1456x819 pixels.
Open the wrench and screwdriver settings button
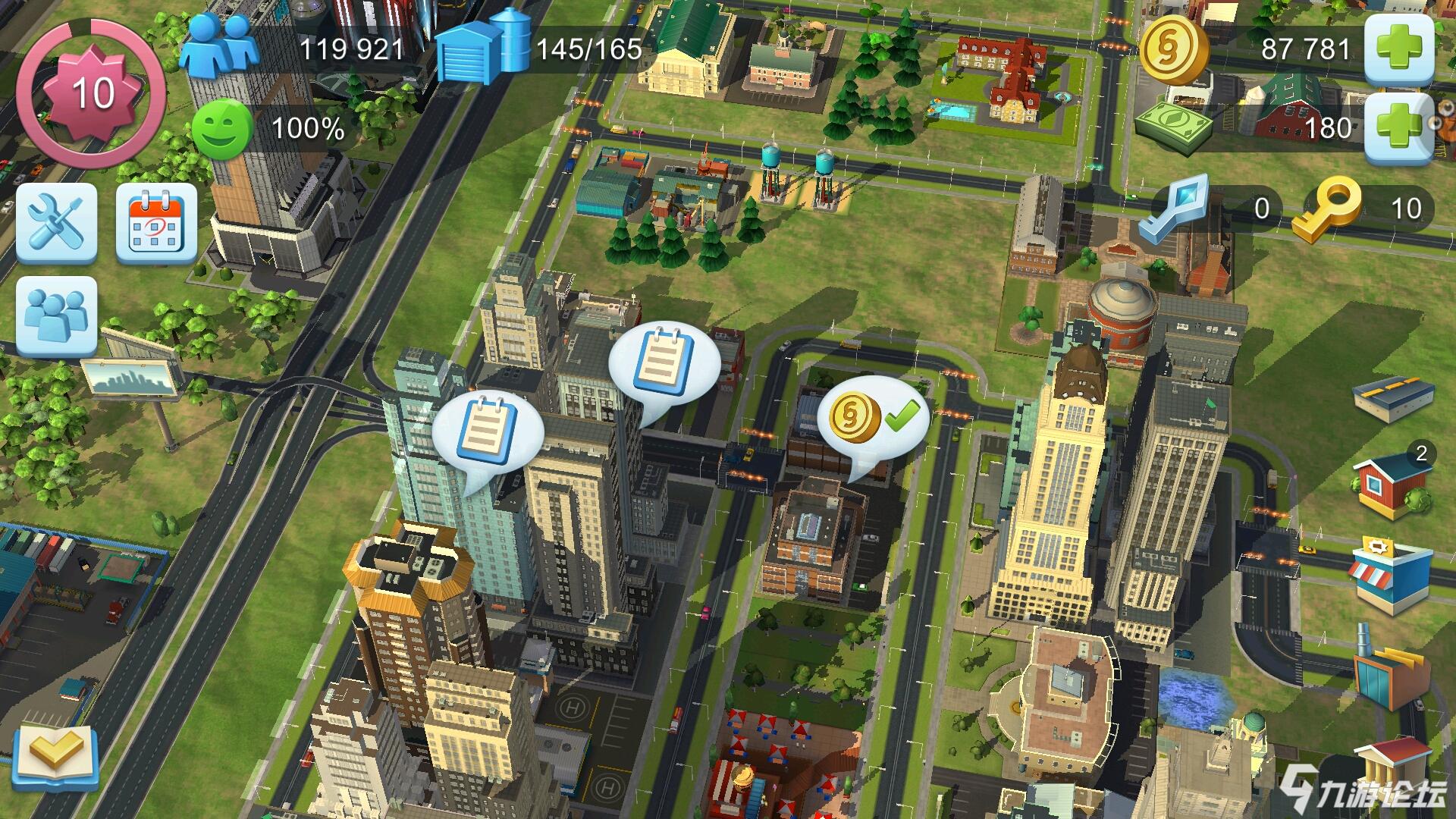(x=57, y=223)
